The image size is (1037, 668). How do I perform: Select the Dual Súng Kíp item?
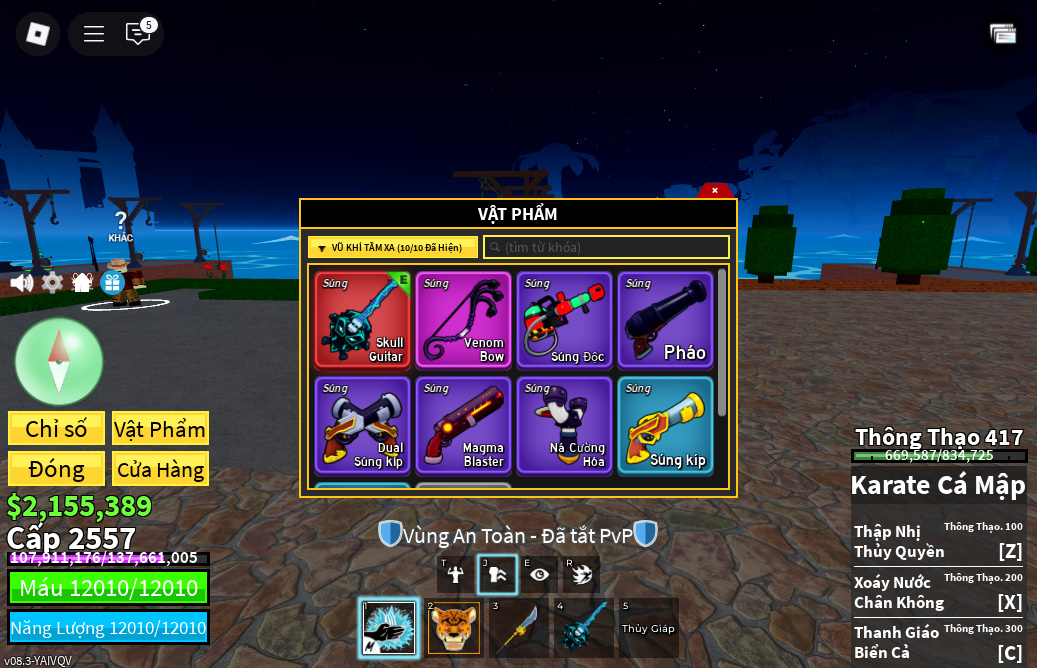tap(363, 425)
